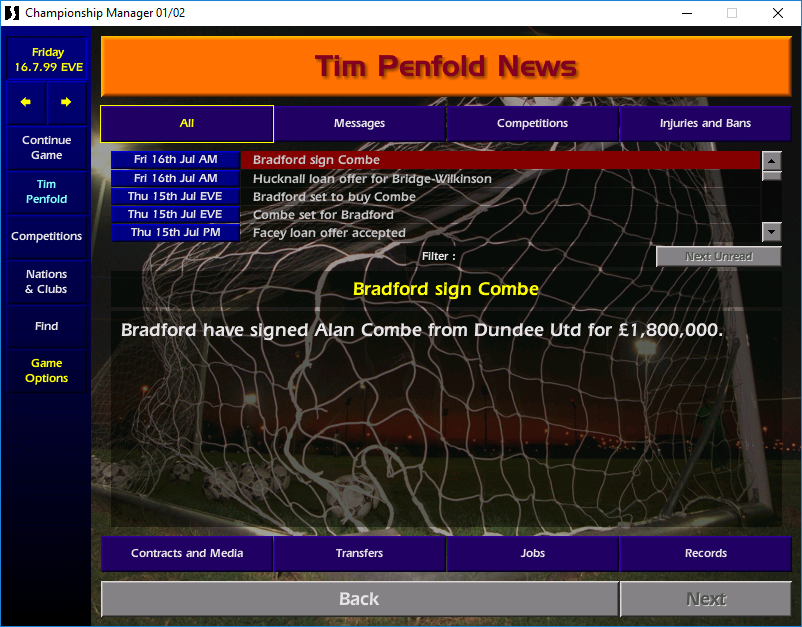Read the Facey loan offer accepted item
Viewport: 802px width, 627px height.
coord(329,233)
